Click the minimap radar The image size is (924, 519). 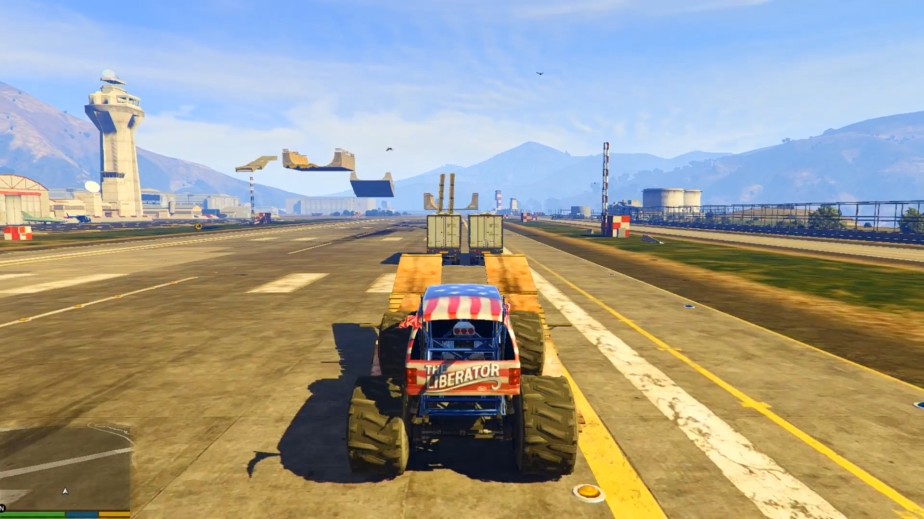pos(65,468)
